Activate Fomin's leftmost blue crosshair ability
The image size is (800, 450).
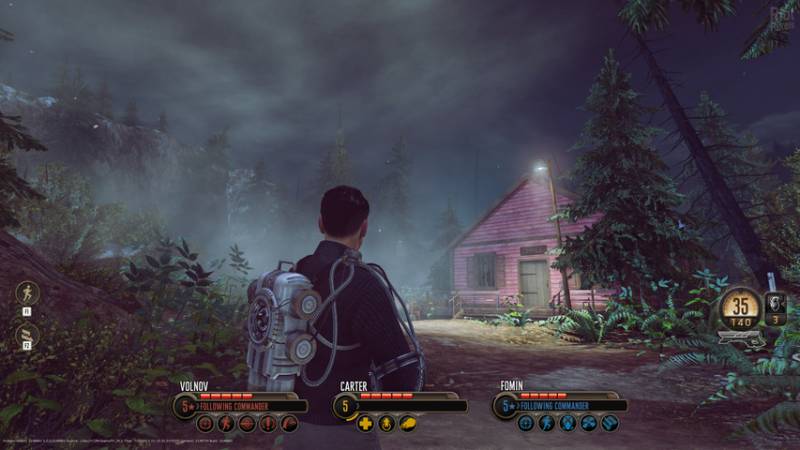point(526,423)
